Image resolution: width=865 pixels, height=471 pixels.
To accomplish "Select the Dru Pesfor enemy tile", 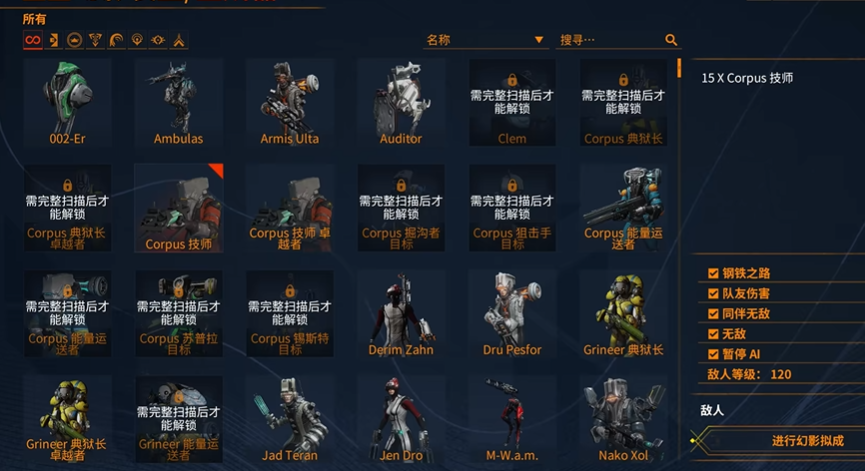I will point(512,314).
